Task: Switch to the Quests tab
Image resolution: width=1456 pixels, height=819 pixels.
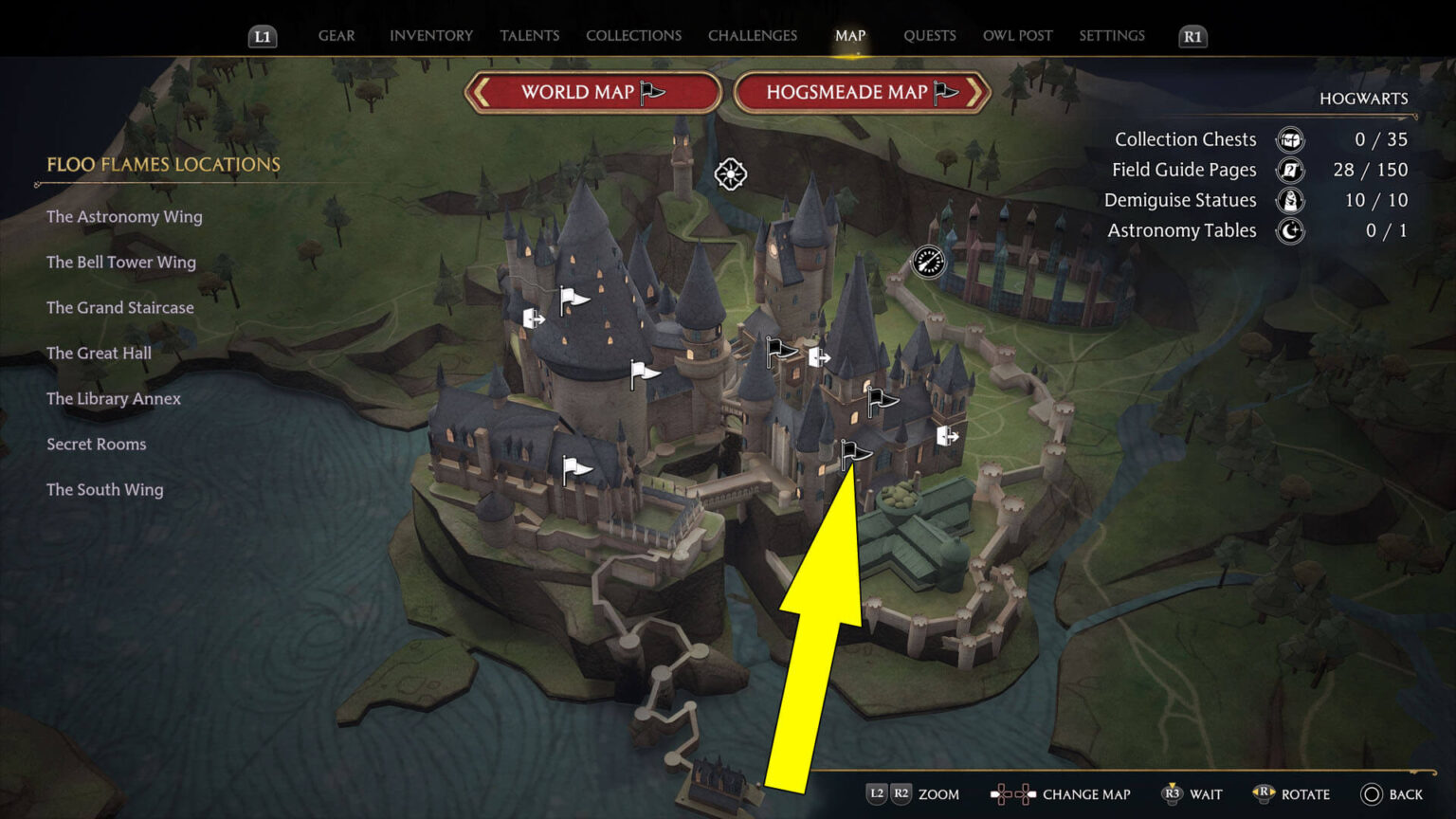Action: point(929,35)
